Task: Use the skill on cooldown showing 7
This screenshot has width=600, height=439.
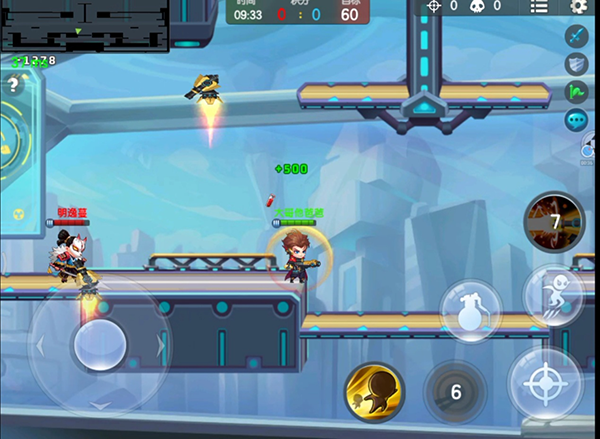Action: coord(554,222)
